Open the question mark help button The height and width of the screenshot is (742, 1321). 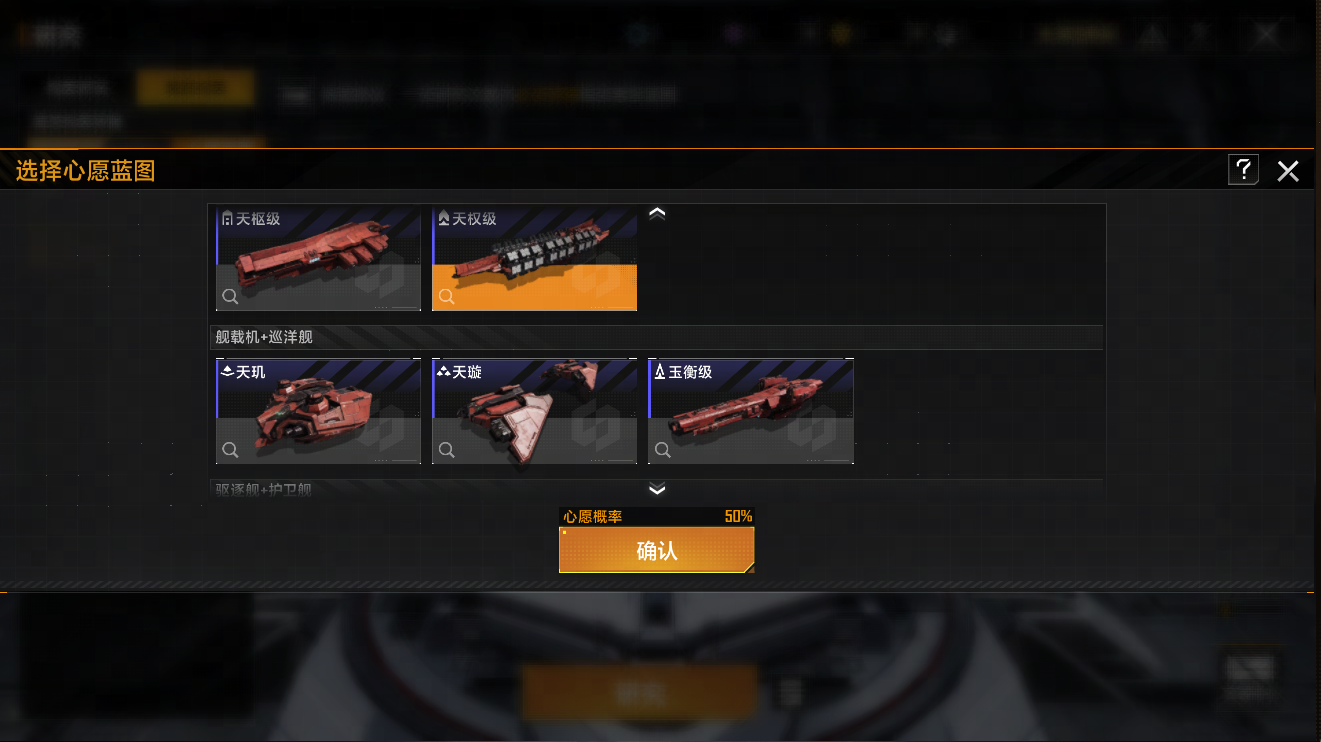coord(1243,170)
